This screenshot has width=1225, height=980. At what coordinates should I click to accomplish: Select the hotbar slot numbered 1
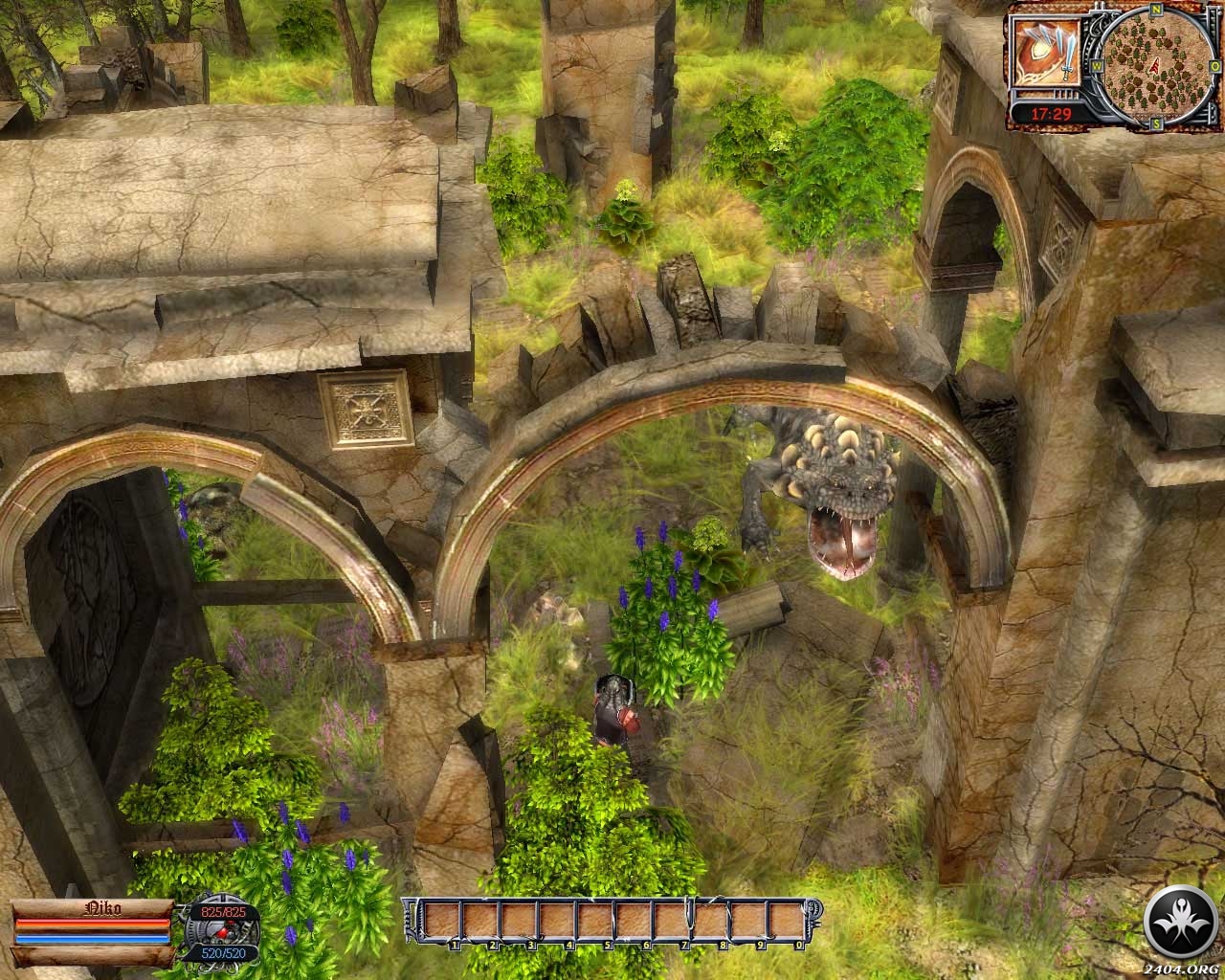443,924
